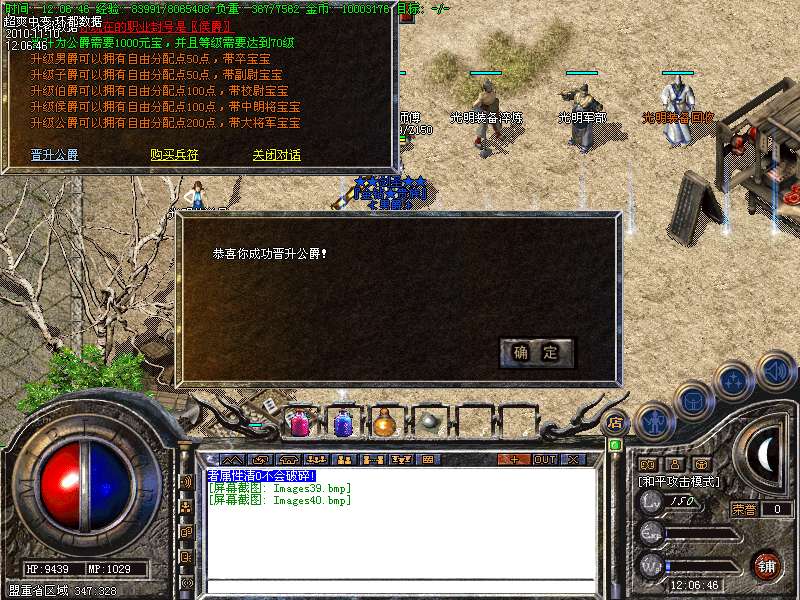Open the 店 shop round button

coord(615,423)
